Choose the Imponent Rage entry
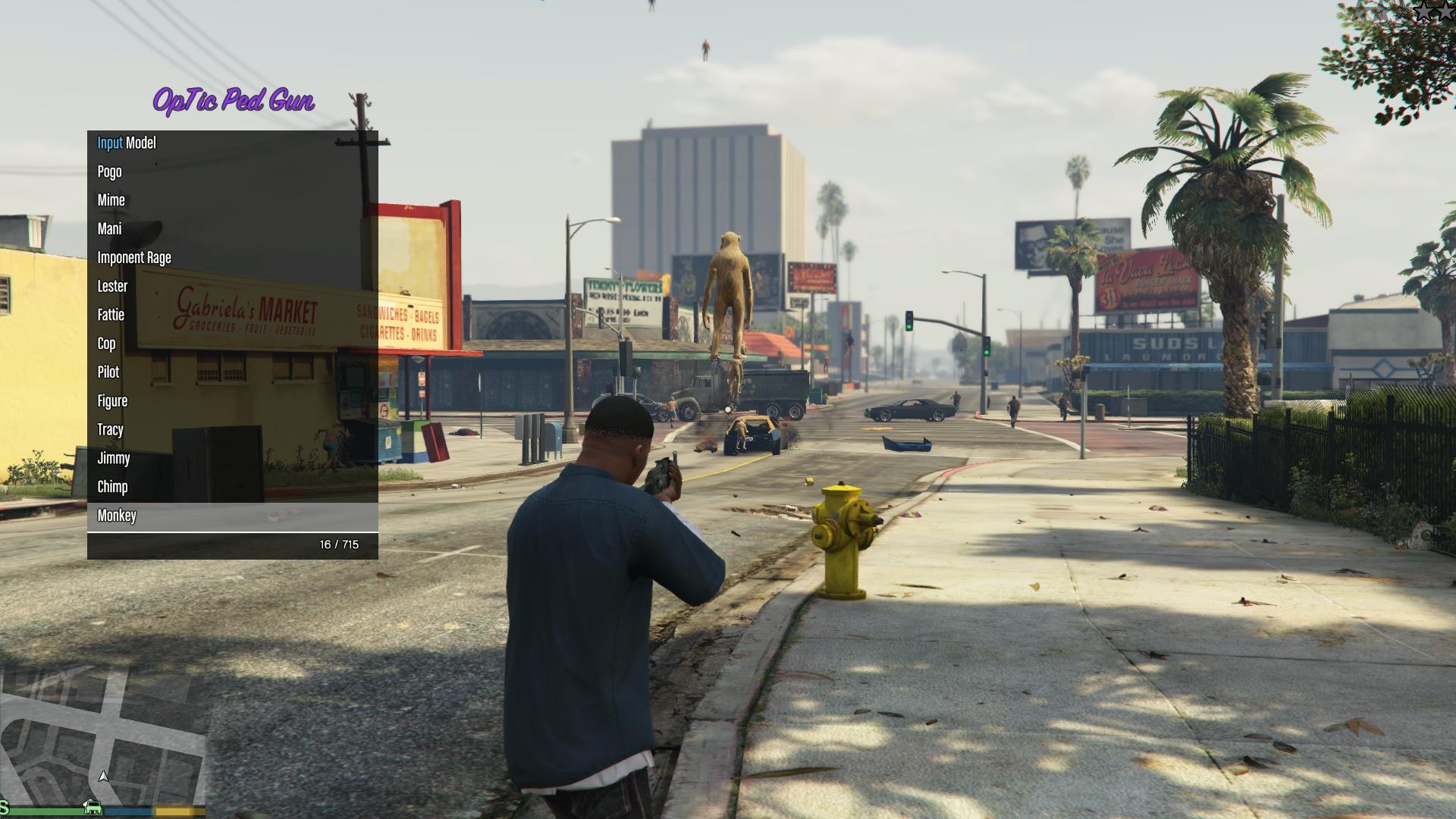 click(x=134, y=258)
